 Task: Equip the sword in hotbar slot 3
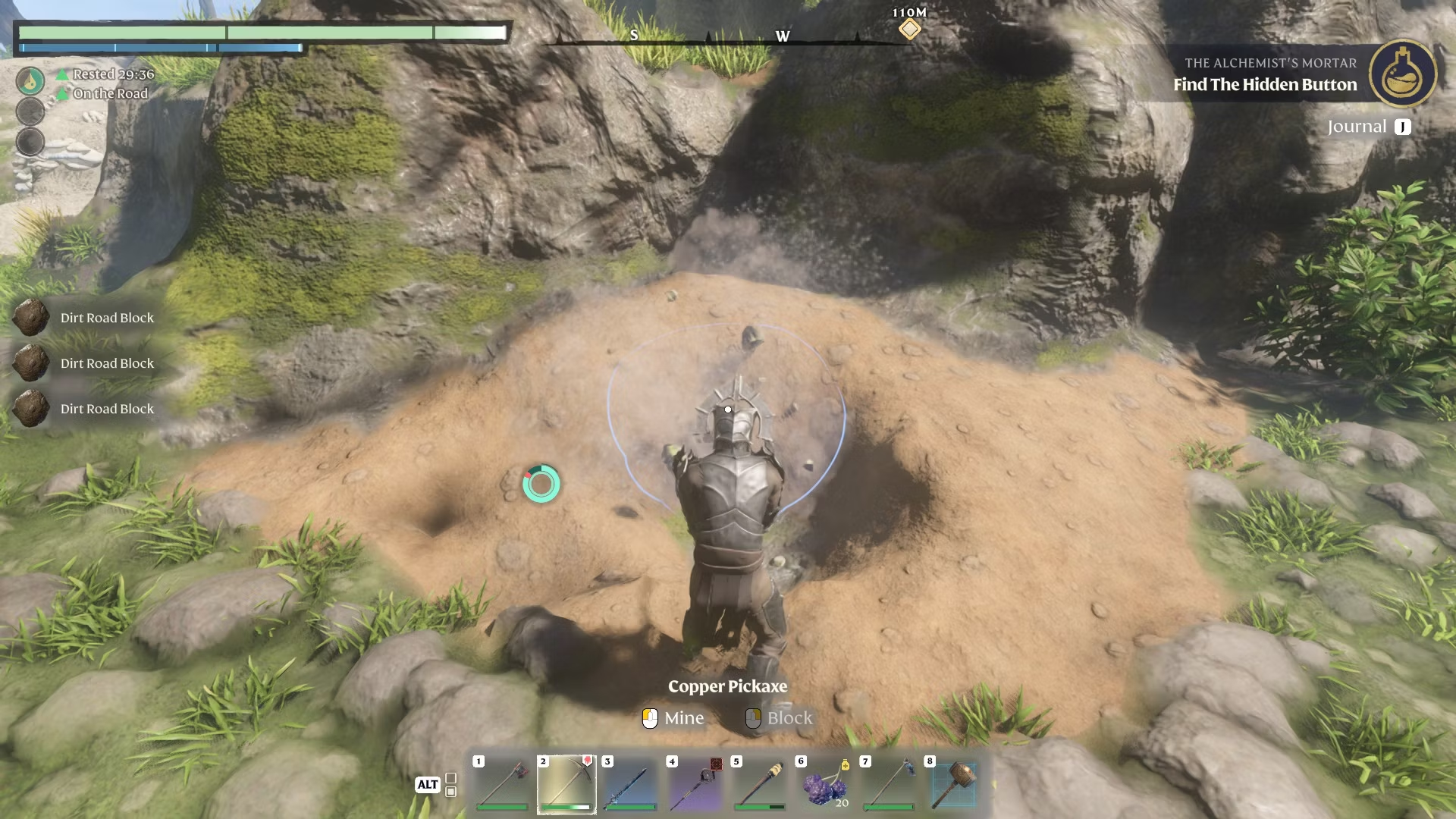coord(630,783)
